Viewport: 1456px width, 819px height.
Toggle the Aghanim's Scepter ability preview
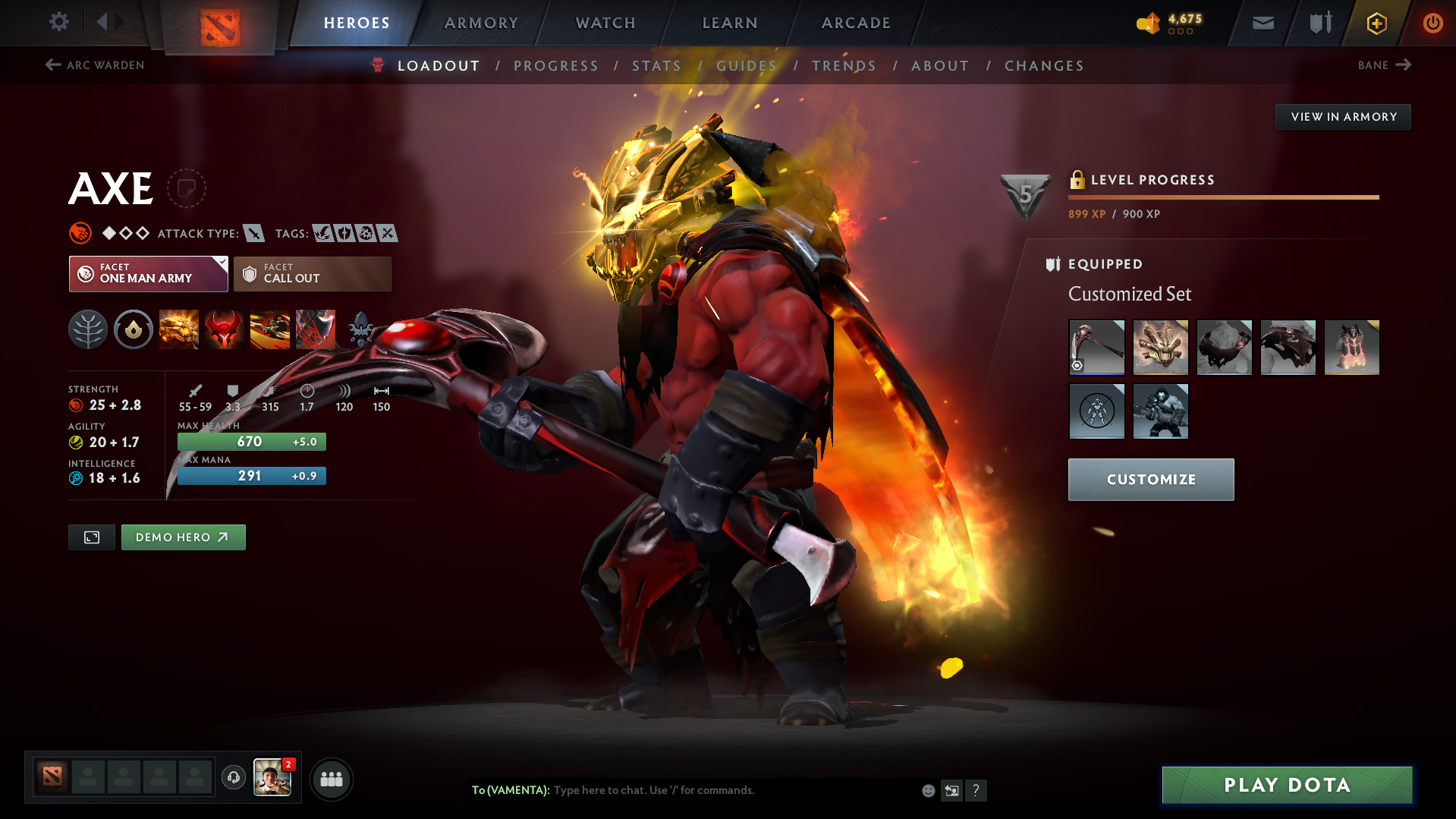coord(361,329)
